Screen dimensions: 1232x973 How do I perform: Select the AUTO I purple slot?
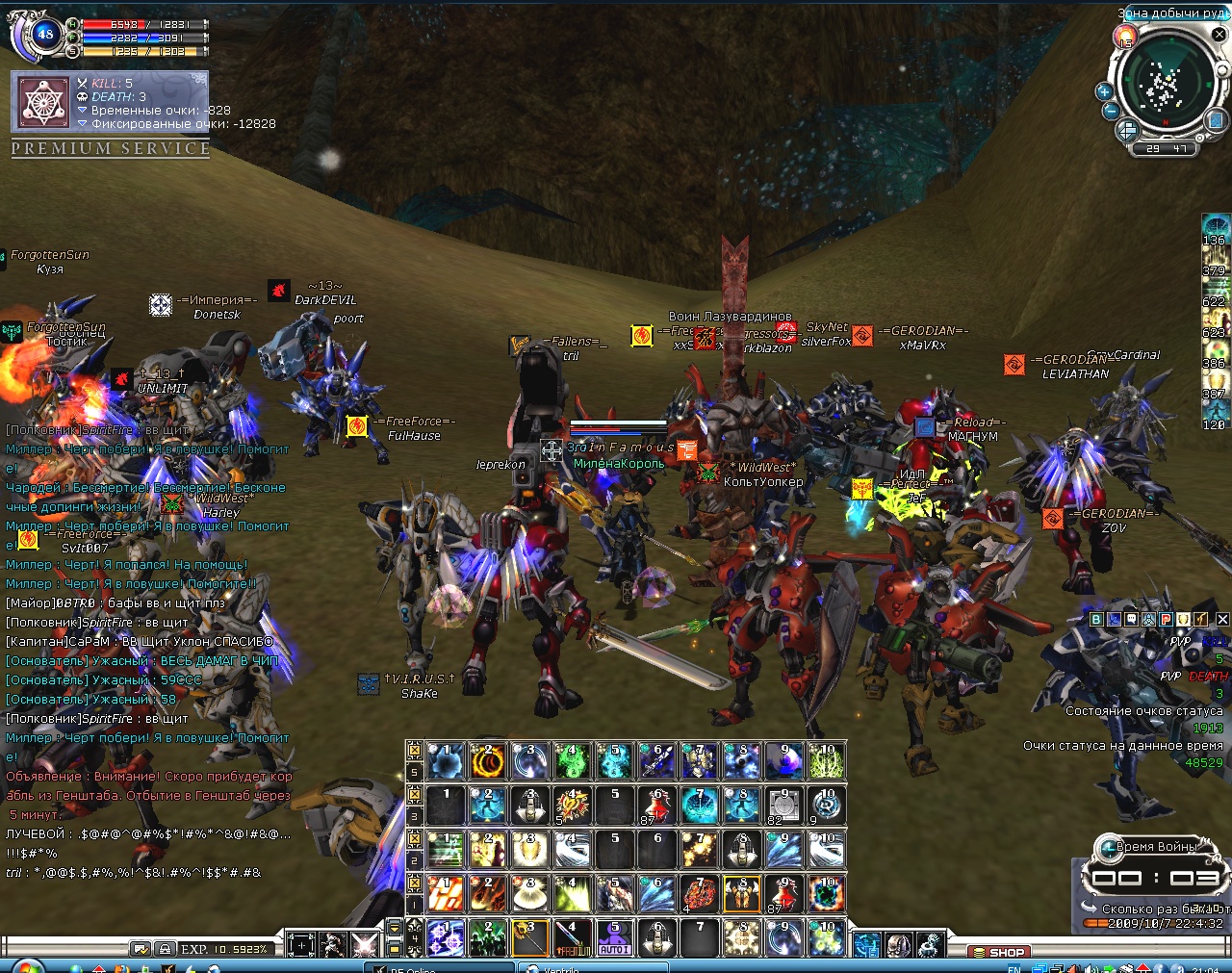coord(614,938)
